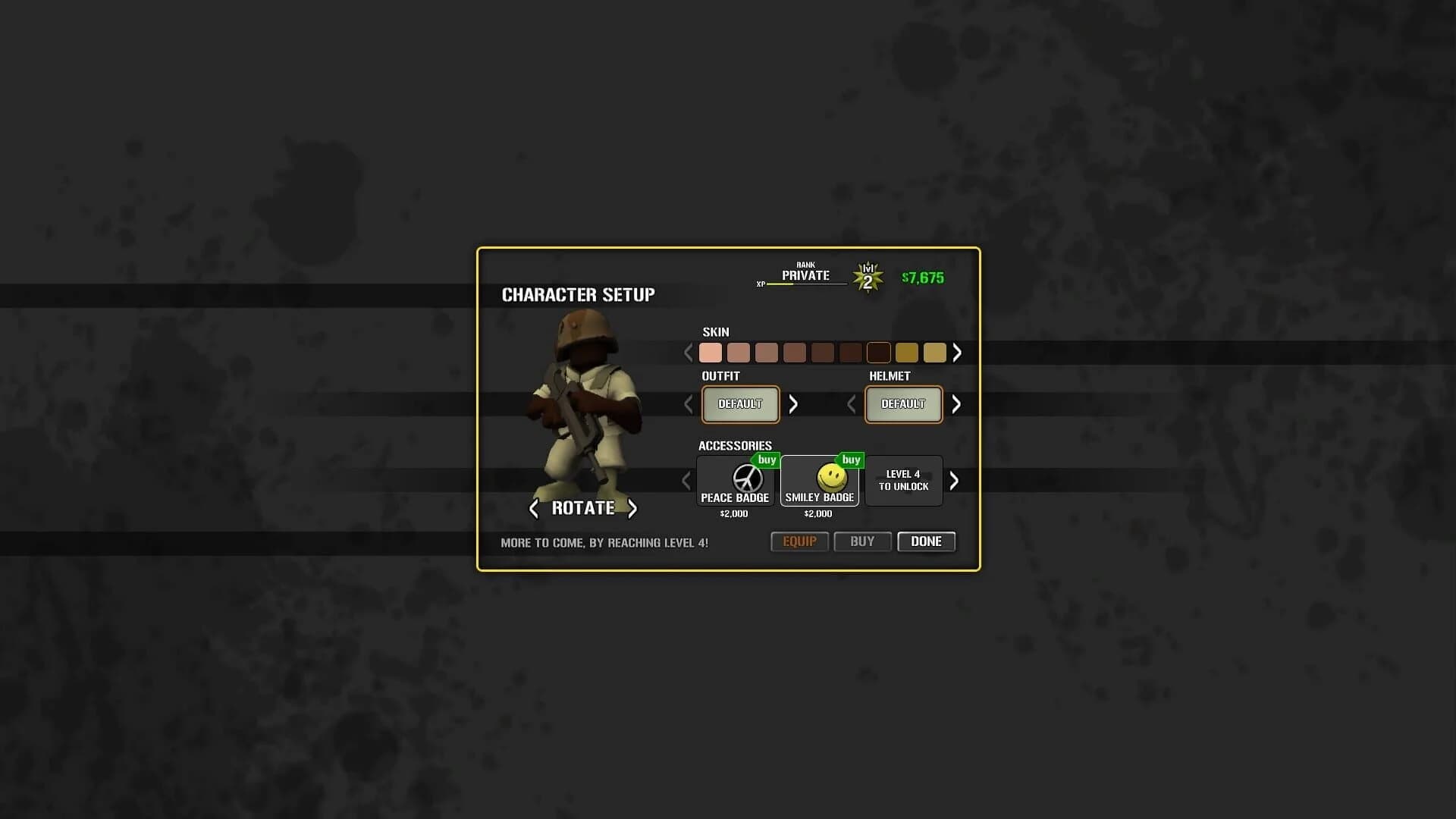Click the level 2 star badge
This screenshot has height=819, width=1456.
[869, 277]
